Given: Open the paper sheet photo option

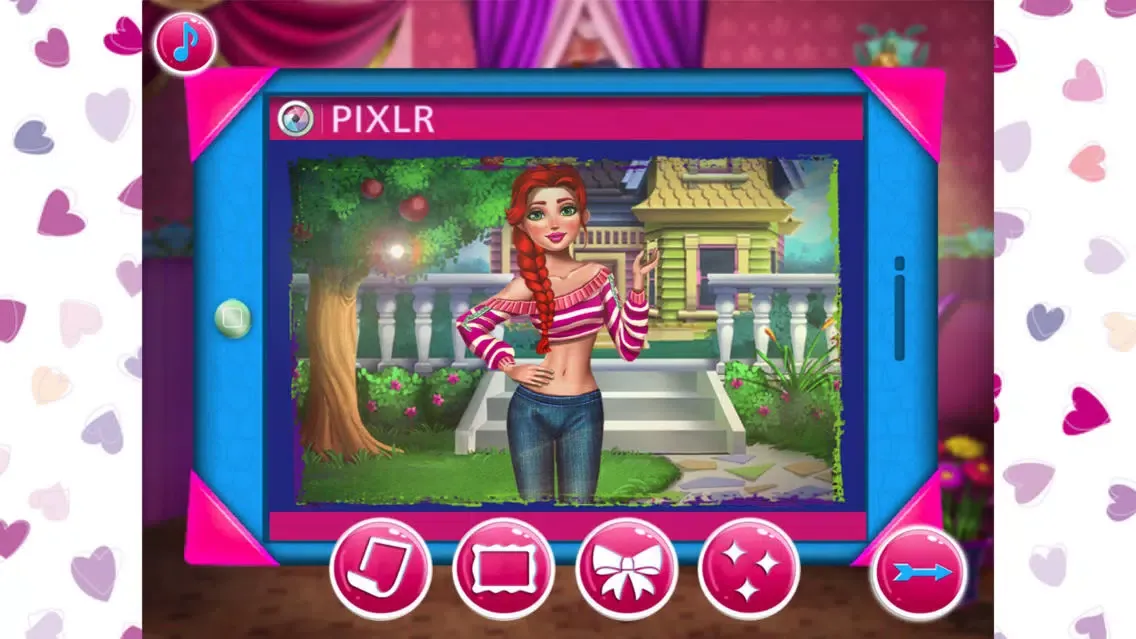Looking at the screenshot, I should coord(380,570).
